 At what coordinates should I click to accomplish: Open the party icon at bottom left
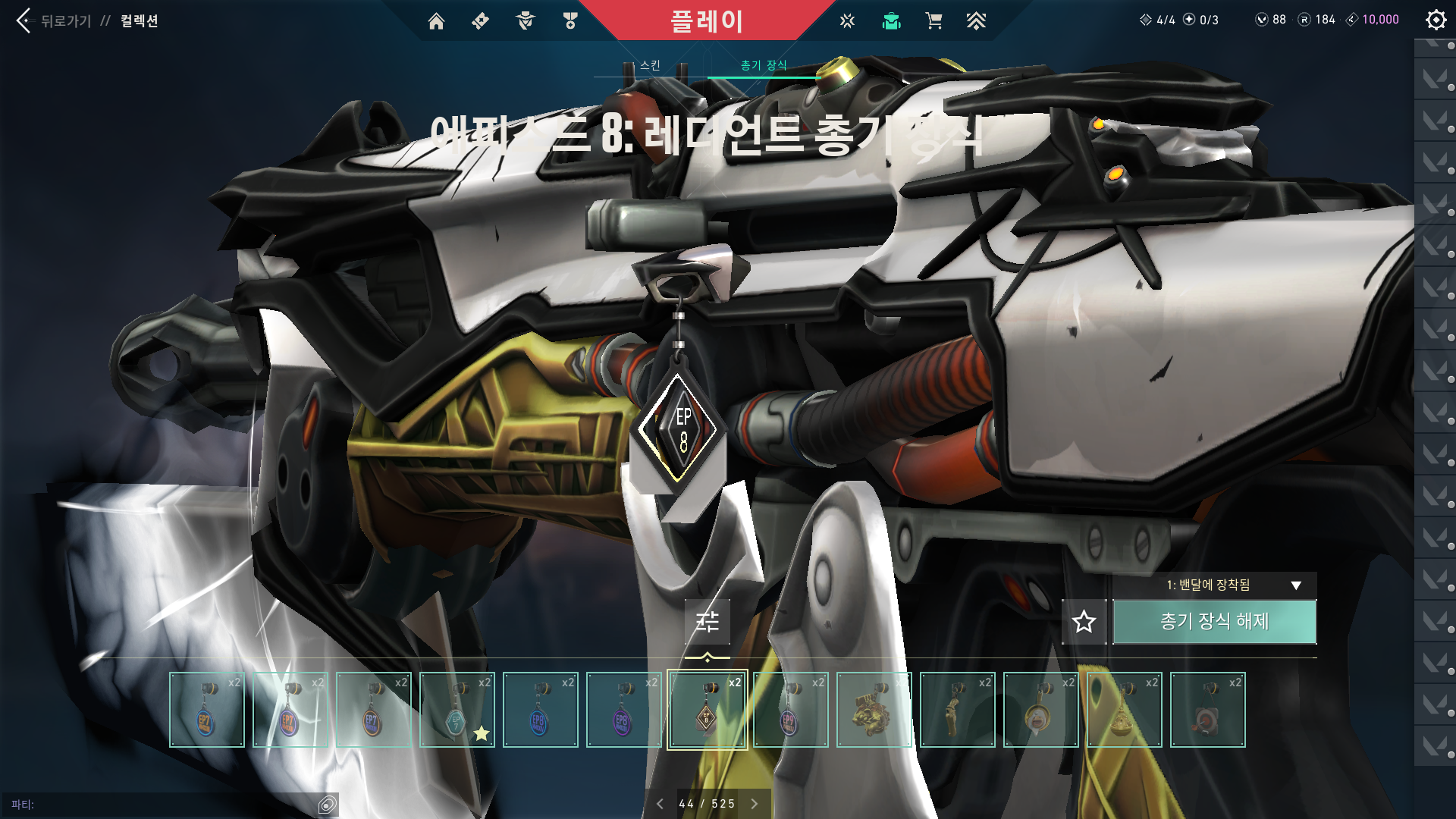tap(327, 805)
